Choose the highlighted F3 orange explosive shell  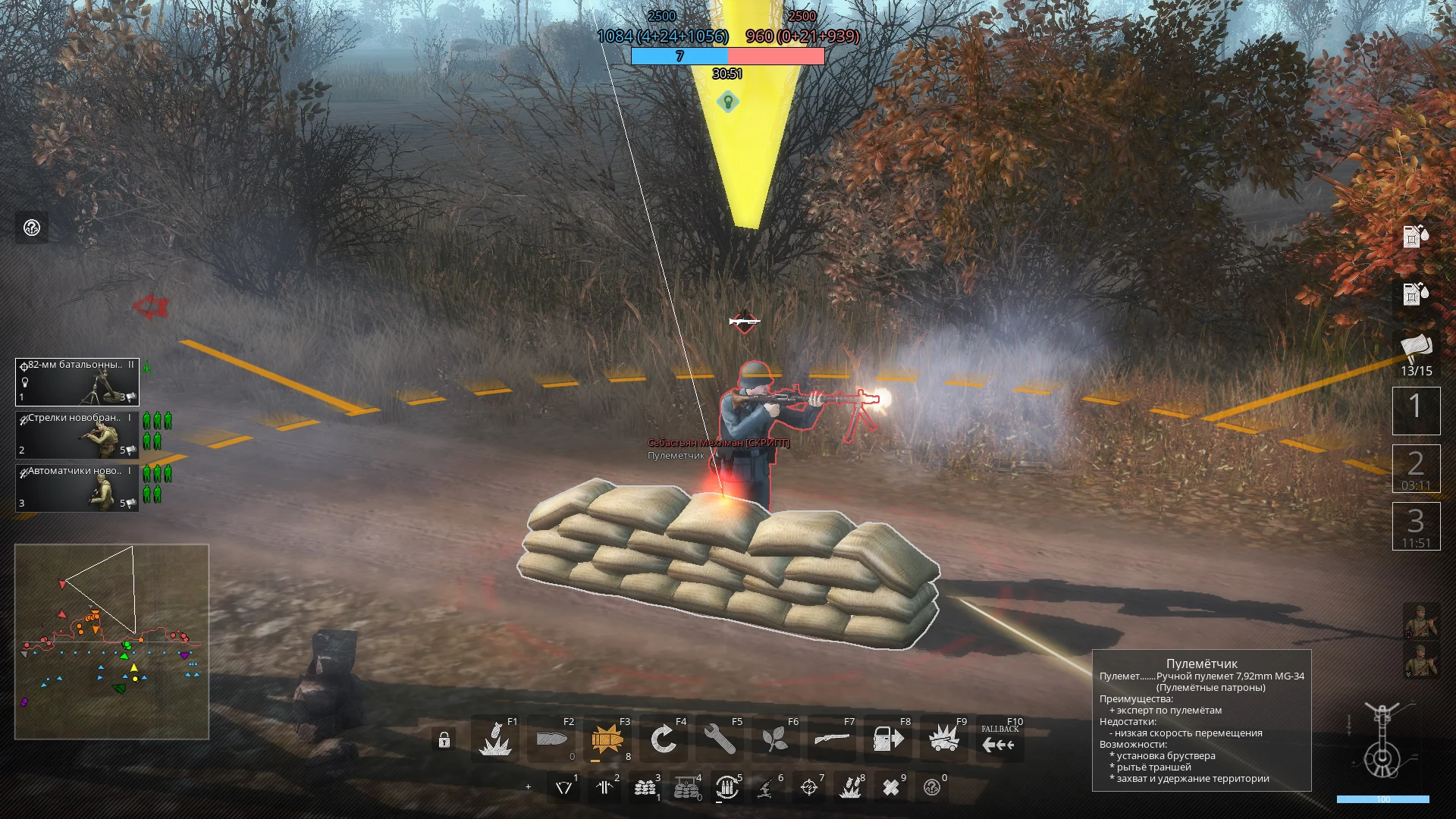point(607,739)
